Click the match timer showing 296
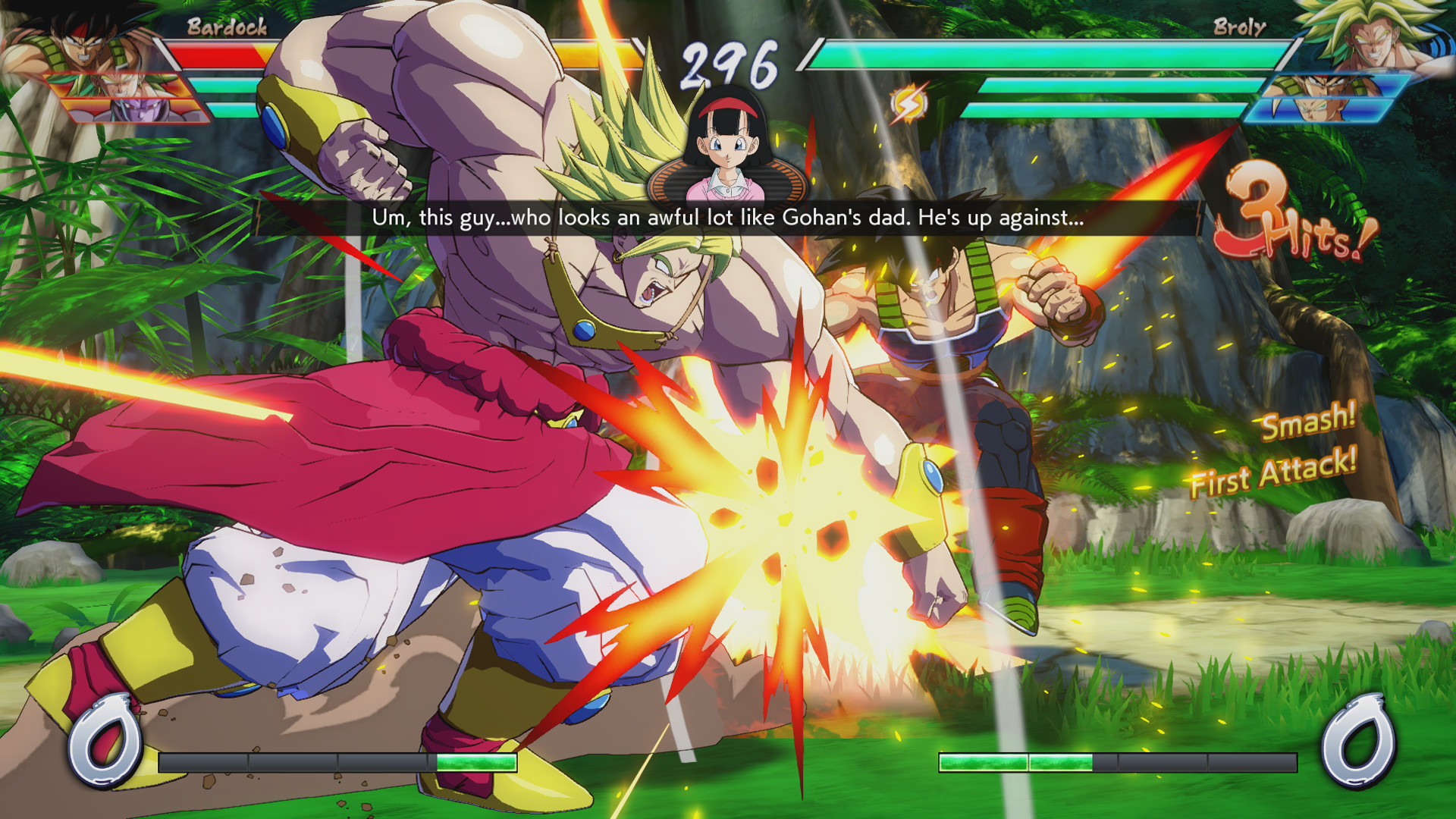 pos(730,62)
